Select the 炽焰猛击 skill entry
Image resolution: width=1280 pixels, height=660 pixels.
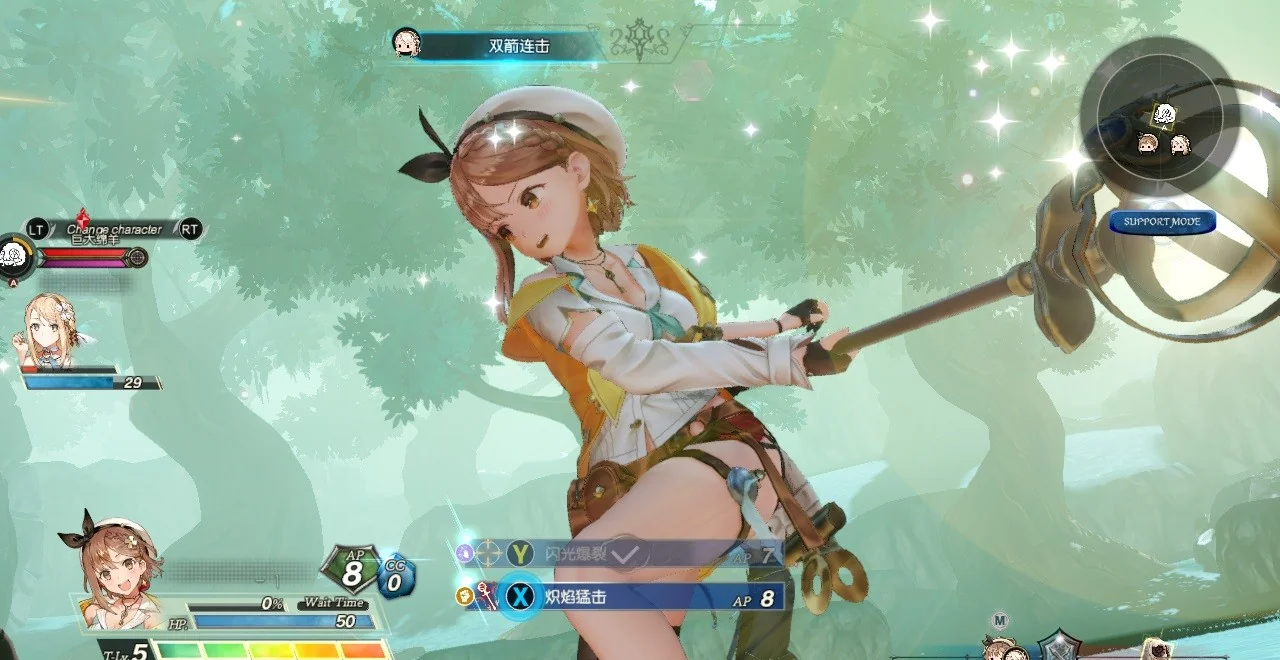(x=640, y=598)
